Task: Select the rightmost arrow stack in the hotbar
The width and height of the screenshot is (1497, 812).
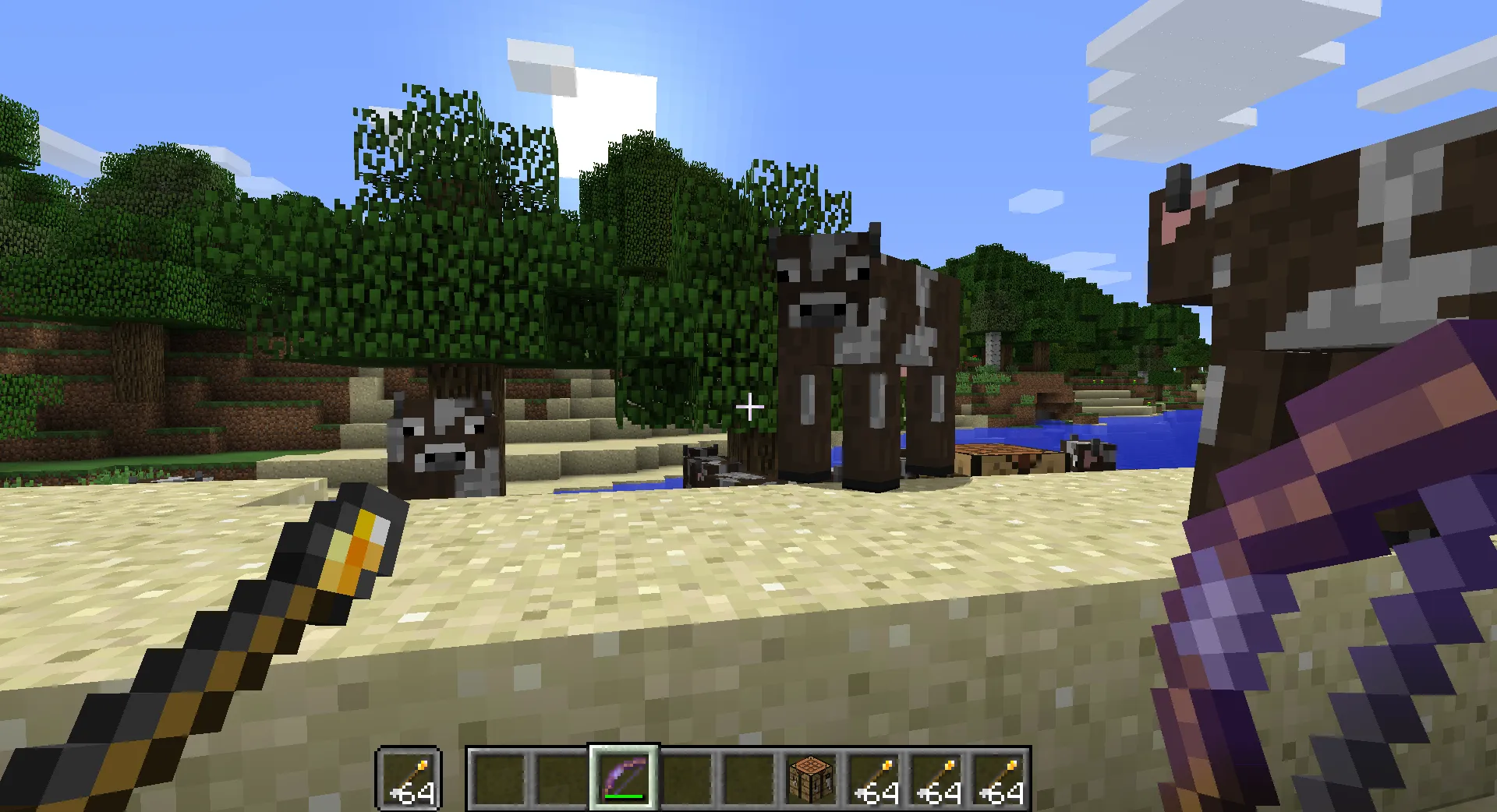Action: coord(999,778)
